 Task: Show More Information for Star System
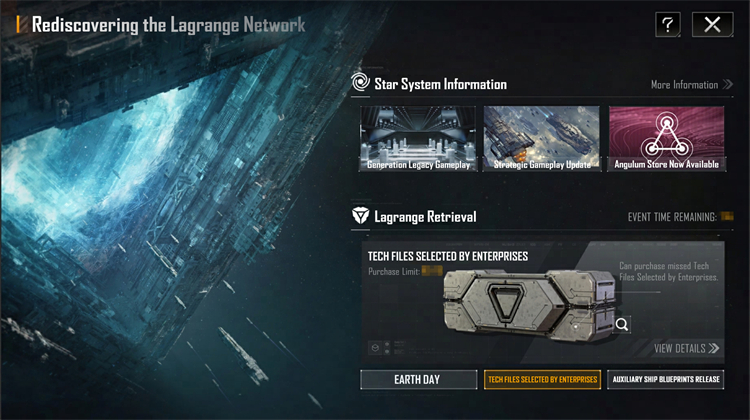691,85
